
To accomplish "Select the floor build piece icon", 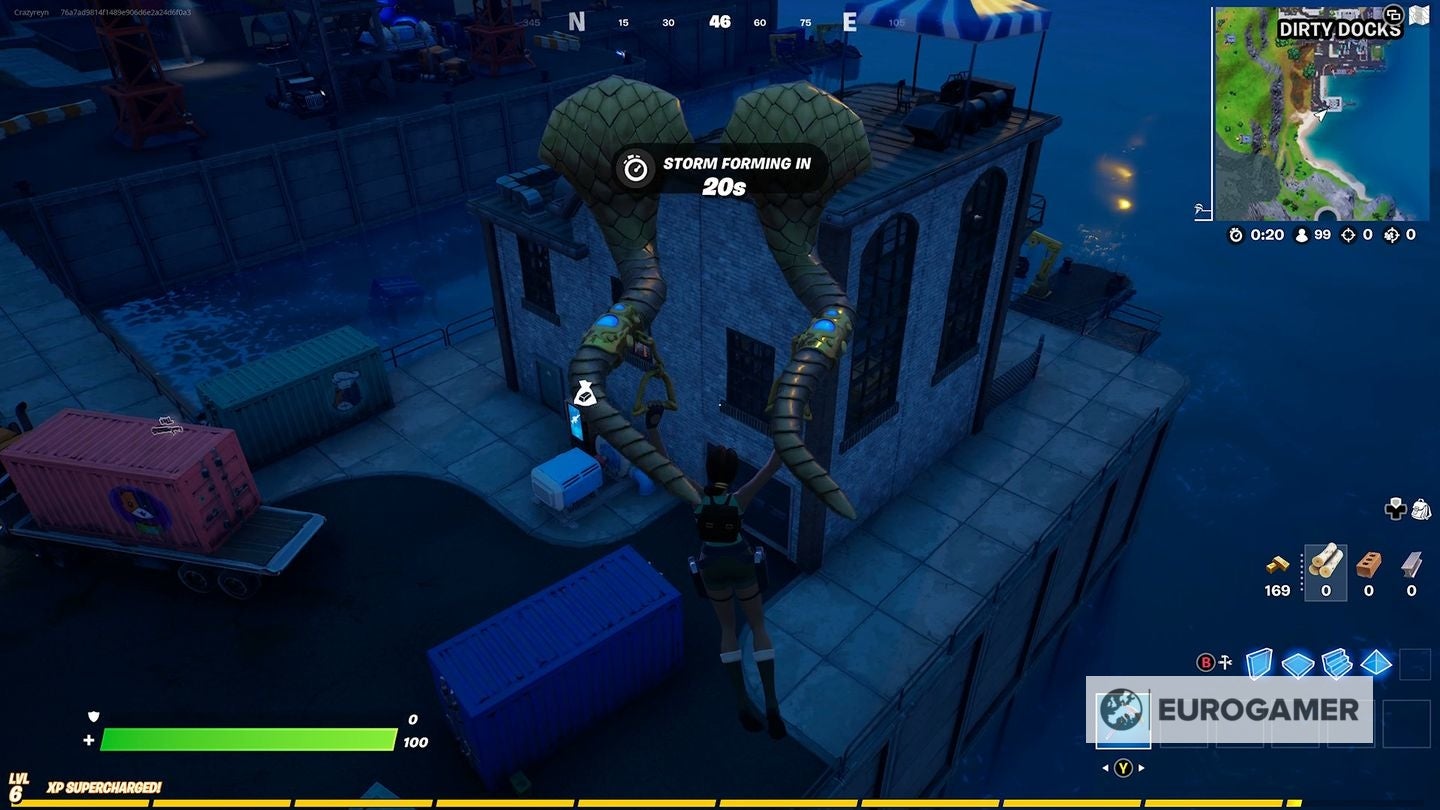I will coord(1298,664).
